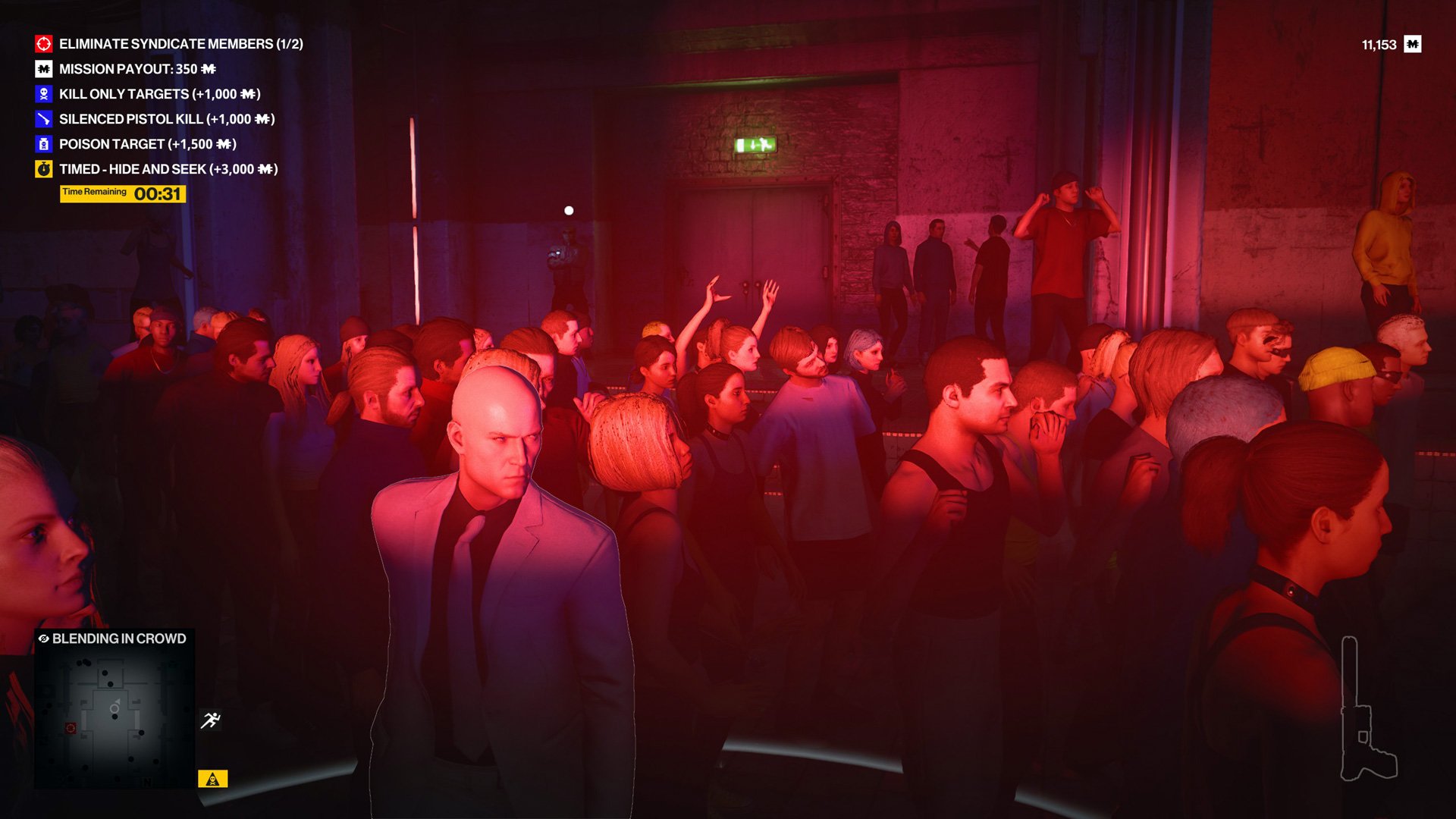This screenshot has height=819, width=1456.
Task: Click the stopwatch Timed challenge icon
Action: coord(43,169)
